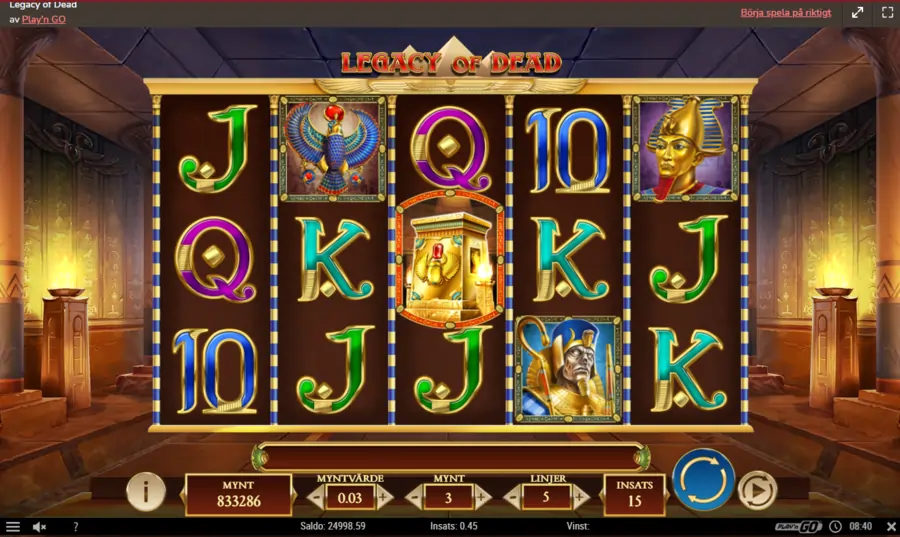Screen dimensions: 900x537
Task: Follow the Play'n GO provider link
Action: point(44,19)
